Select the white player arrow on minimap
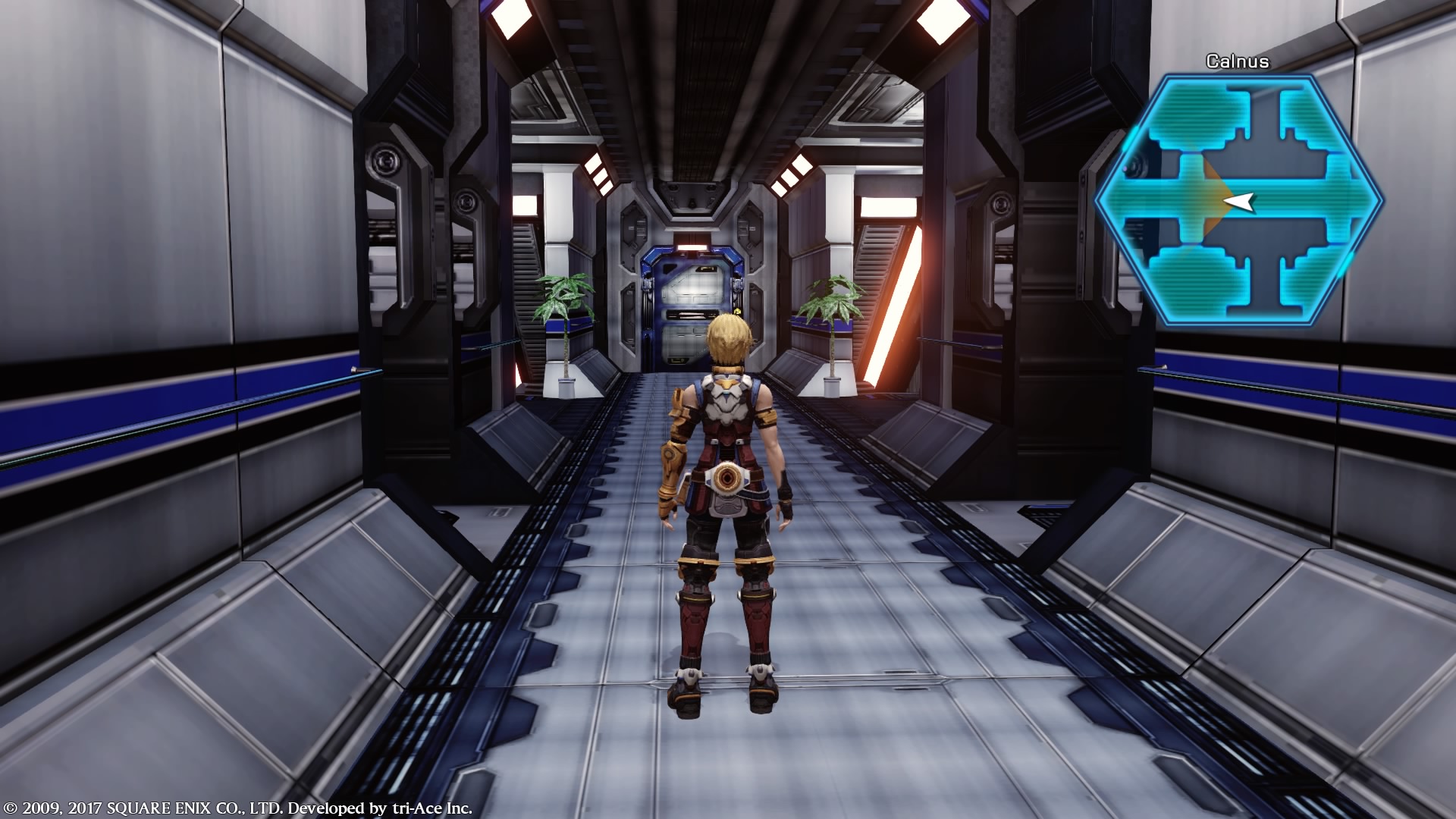The width and height of the screenshot is (1456, 819). [1240, 201]
